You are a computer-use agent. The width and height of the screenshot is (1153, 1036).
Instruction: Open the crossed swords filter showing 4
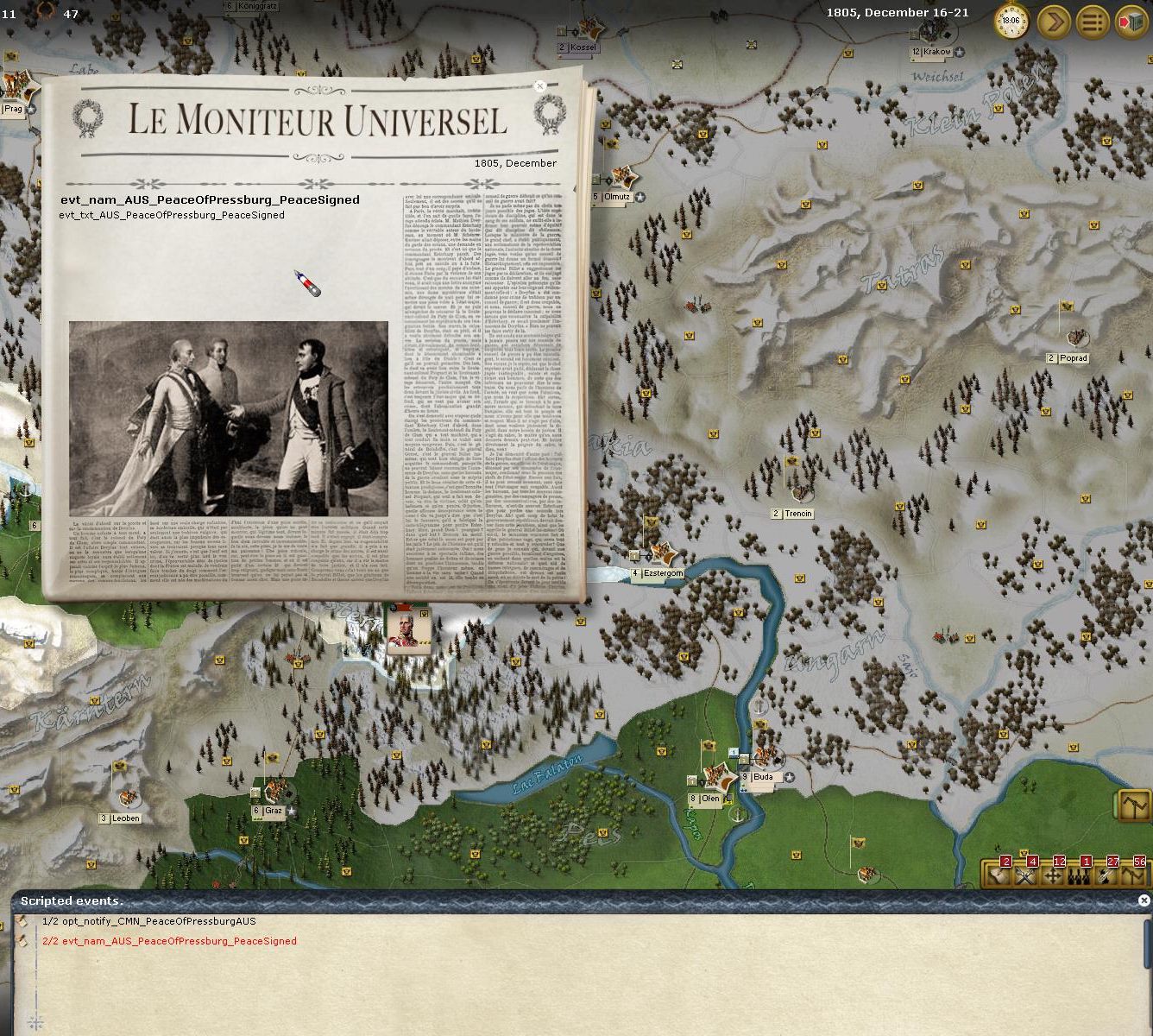pos(1026,874)
